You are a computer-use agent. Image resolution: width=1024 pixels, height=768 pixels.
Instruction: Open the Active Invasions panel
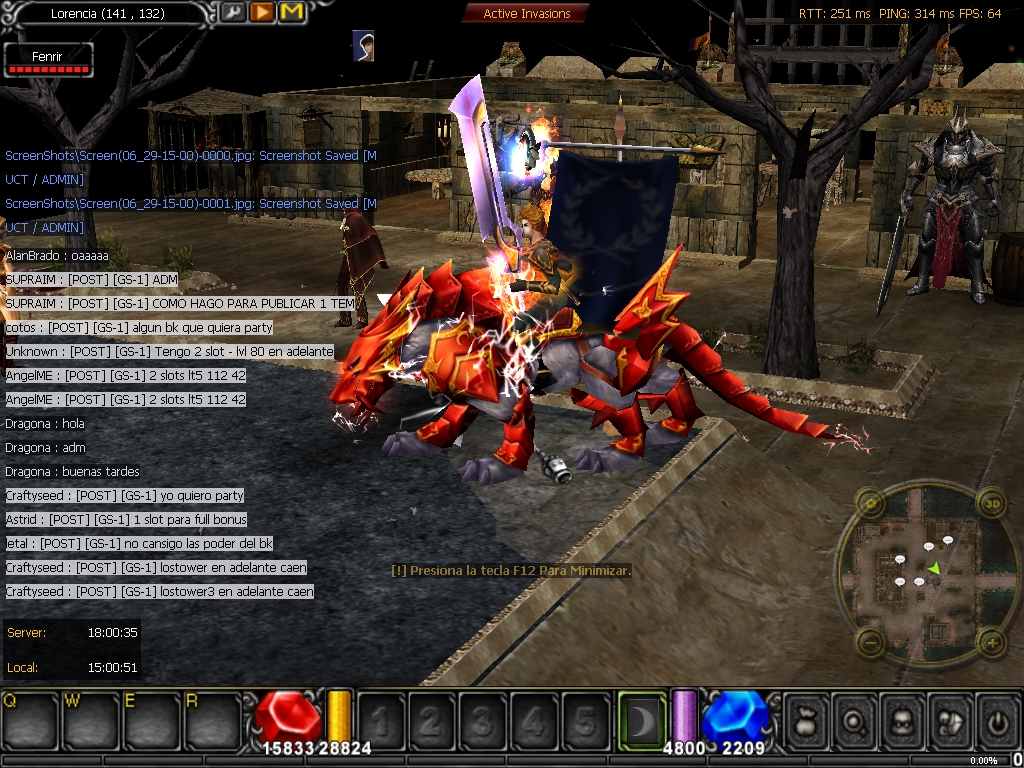coord(526,13)
